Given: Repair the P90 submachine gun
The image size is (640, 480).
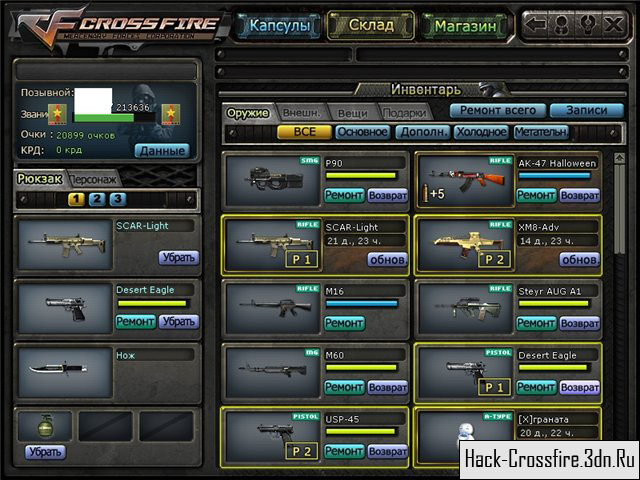Looking at the screenshot, I should [x=344, y=195].
